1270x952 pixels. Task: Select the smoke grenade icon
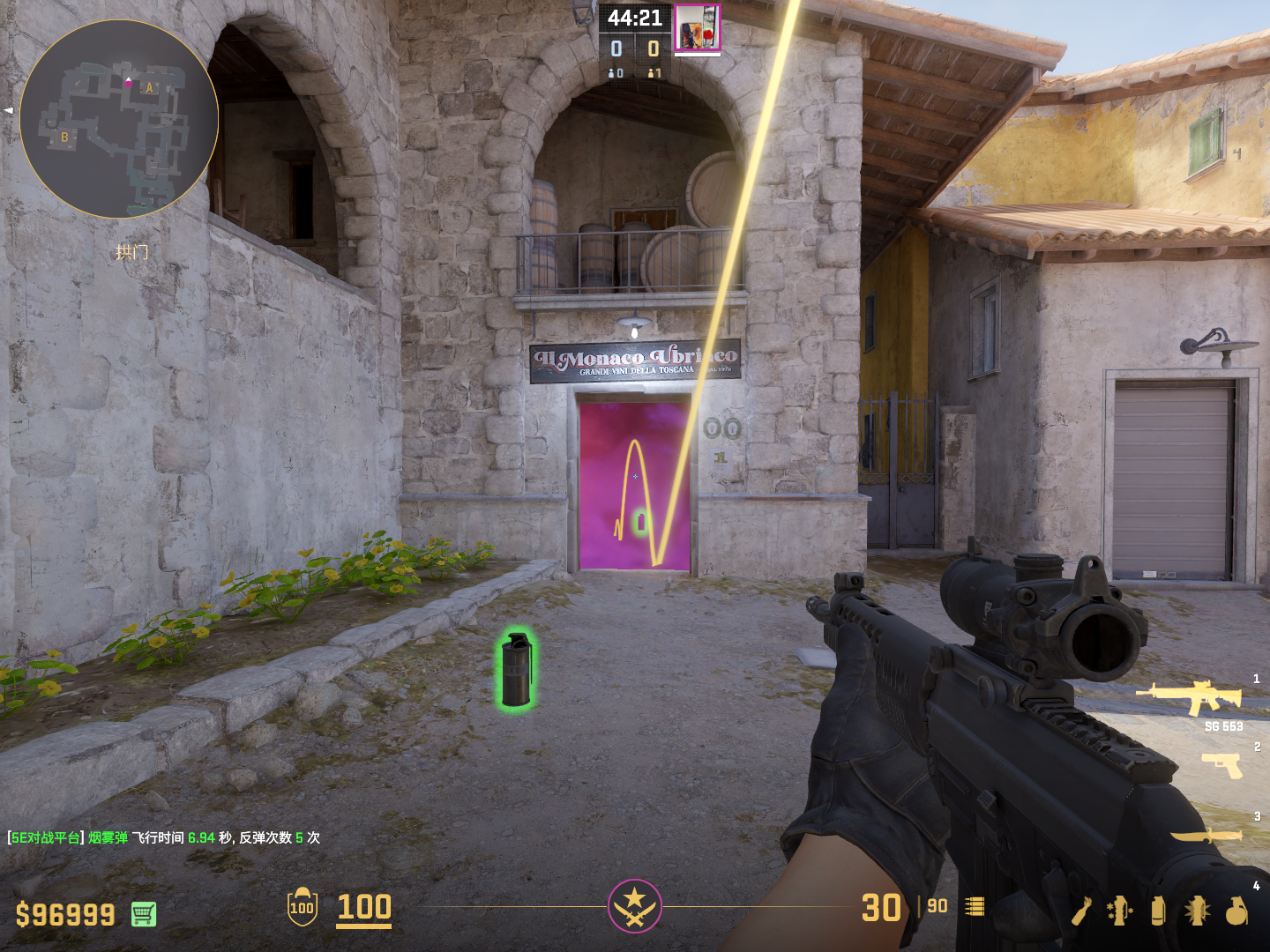[1158, 911]
